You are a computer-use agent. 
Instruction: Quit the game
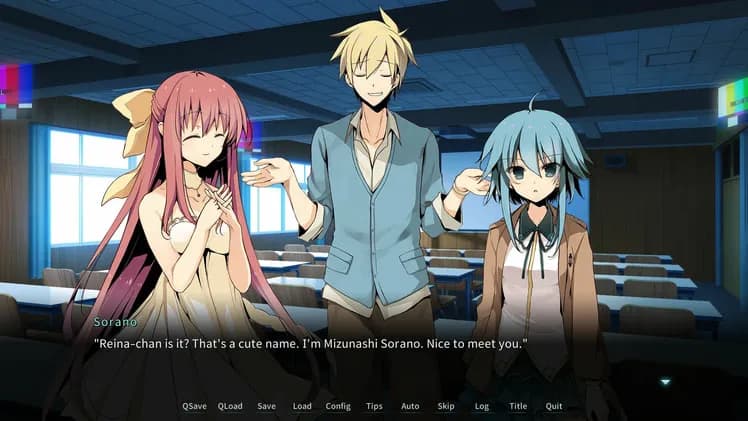pyautogui.click(x=554, y=406)
